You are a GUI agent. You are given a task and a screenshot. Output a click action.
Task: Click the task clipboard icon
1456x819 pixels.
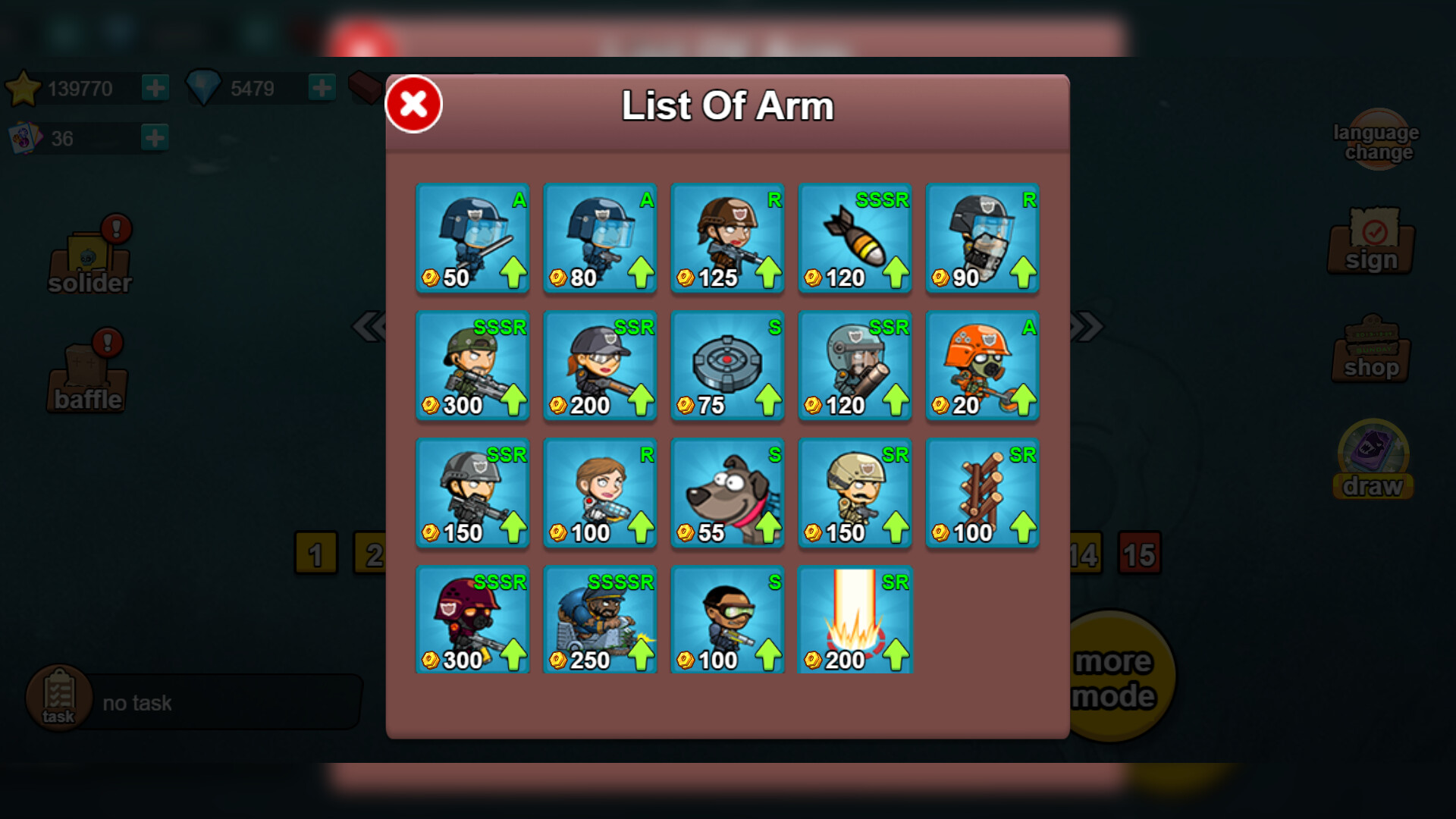click(x=58, y=698)
